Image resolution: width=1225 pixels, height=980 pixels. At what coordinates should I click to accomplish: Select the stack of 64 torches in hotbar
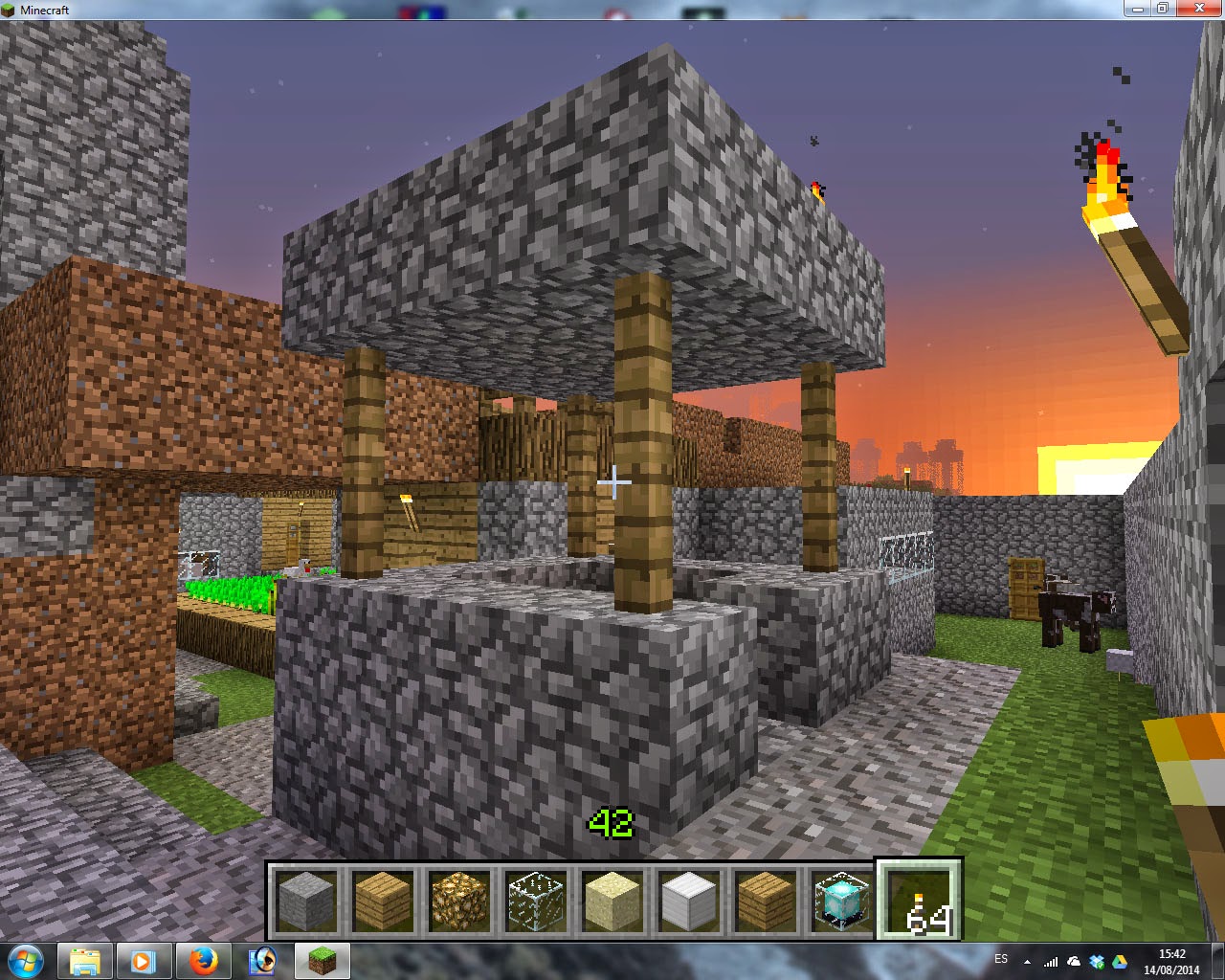(918, 900)
